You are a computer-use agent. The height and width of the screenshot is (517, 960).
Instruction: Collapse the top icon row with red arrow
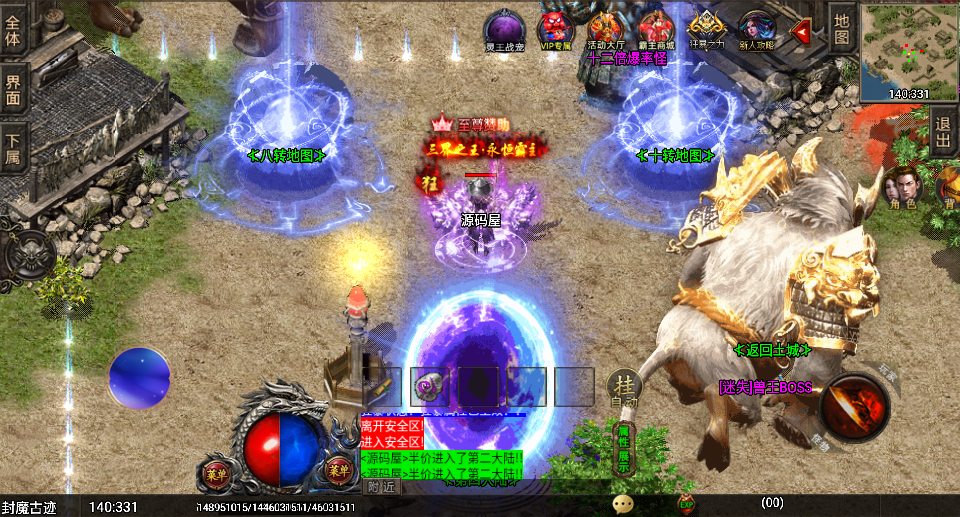point(801,31)
